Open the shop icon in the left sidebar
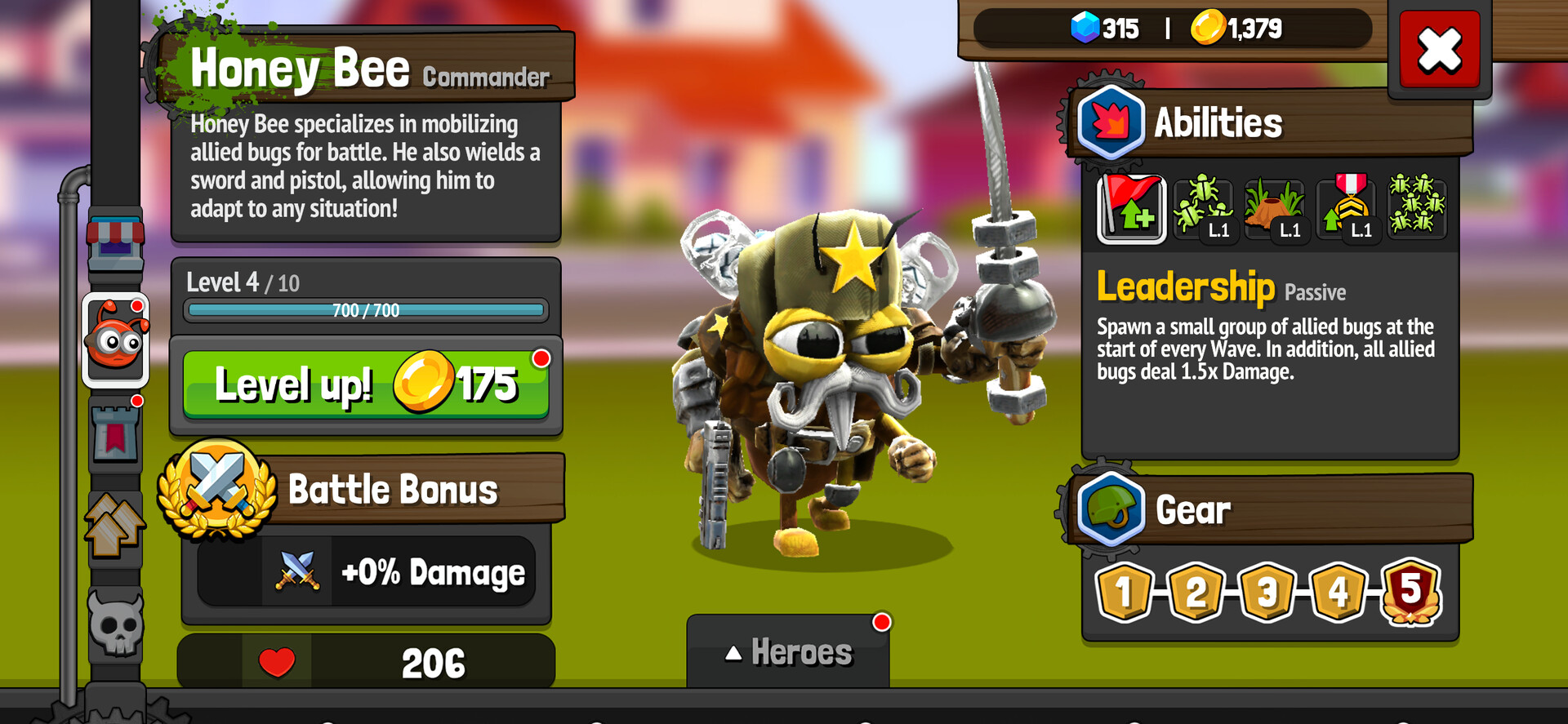Screen dimensions: 1568x724 114,237
